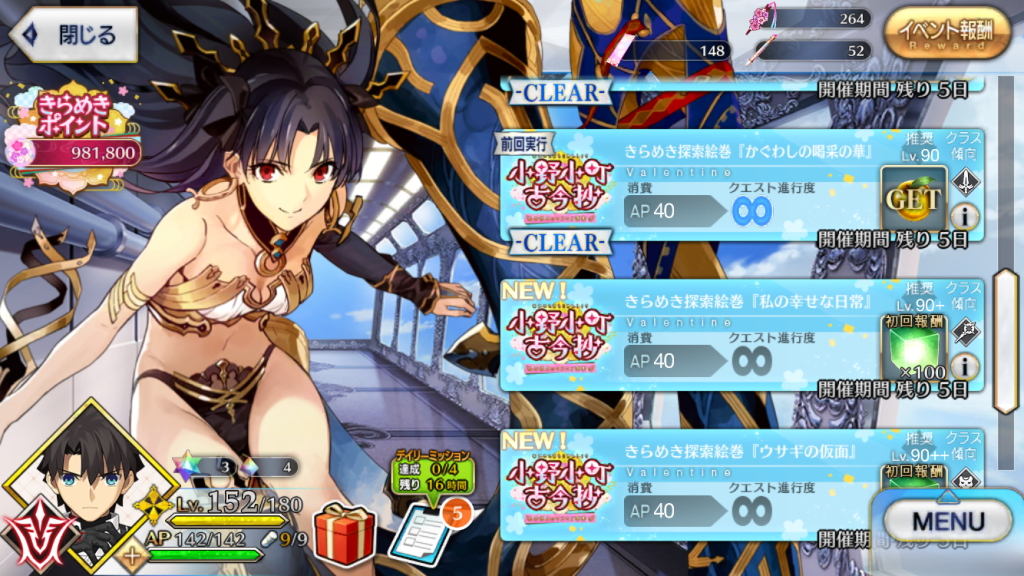Close the event quest screen with 閉じる
The width and height of the screenshot is (1024, 576).
point(73,34)
